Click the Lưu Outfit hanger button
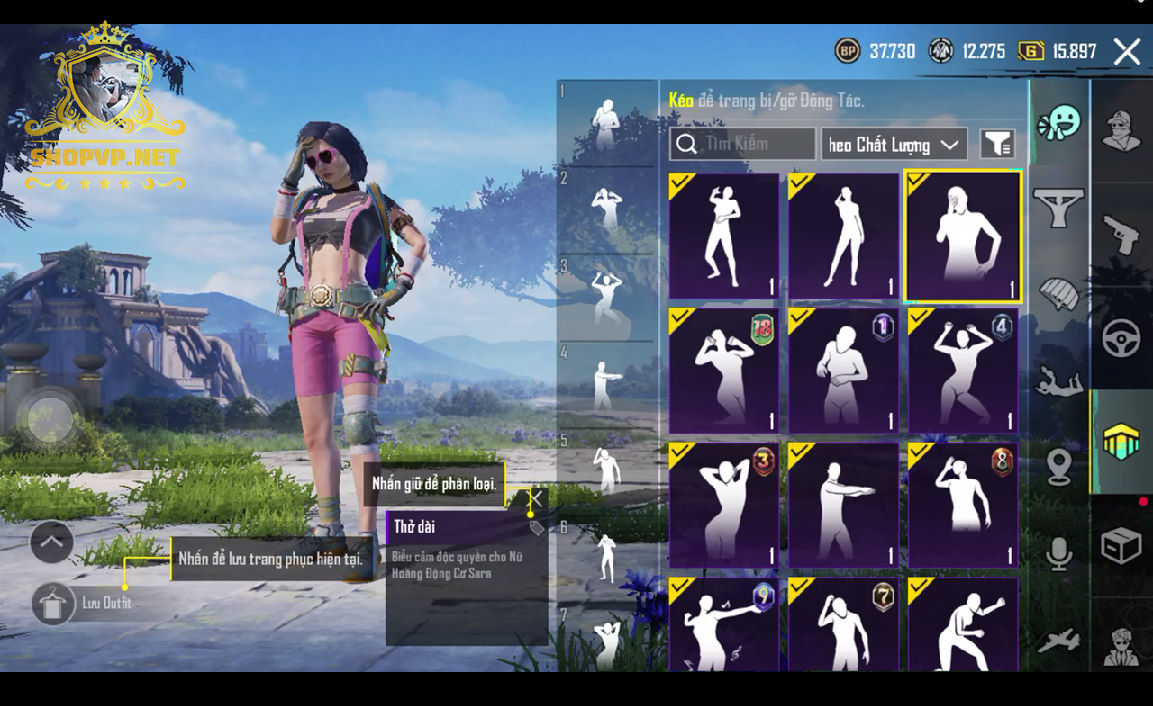Screen dimensions: 1153x706 coord(53,603)
